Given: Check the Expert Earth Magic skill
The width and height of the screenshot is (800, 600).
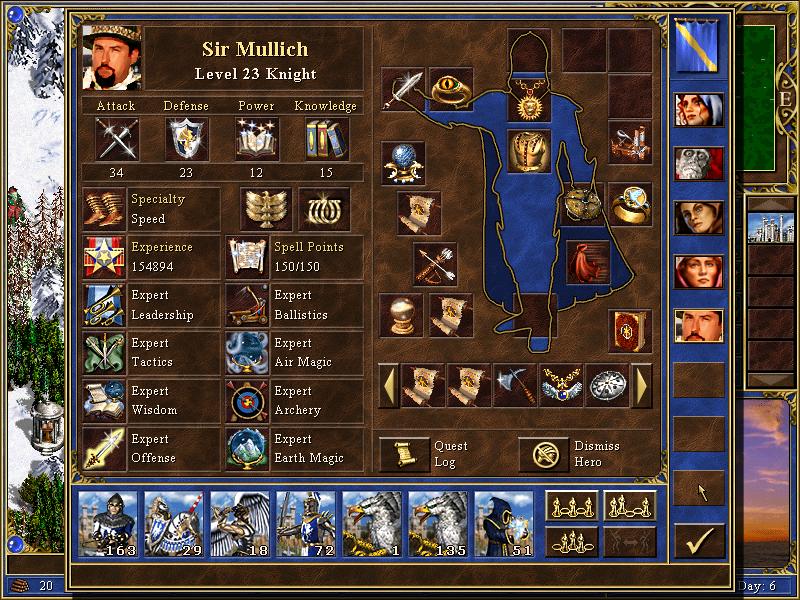Looking at the screenshot, I should [246, 449].
